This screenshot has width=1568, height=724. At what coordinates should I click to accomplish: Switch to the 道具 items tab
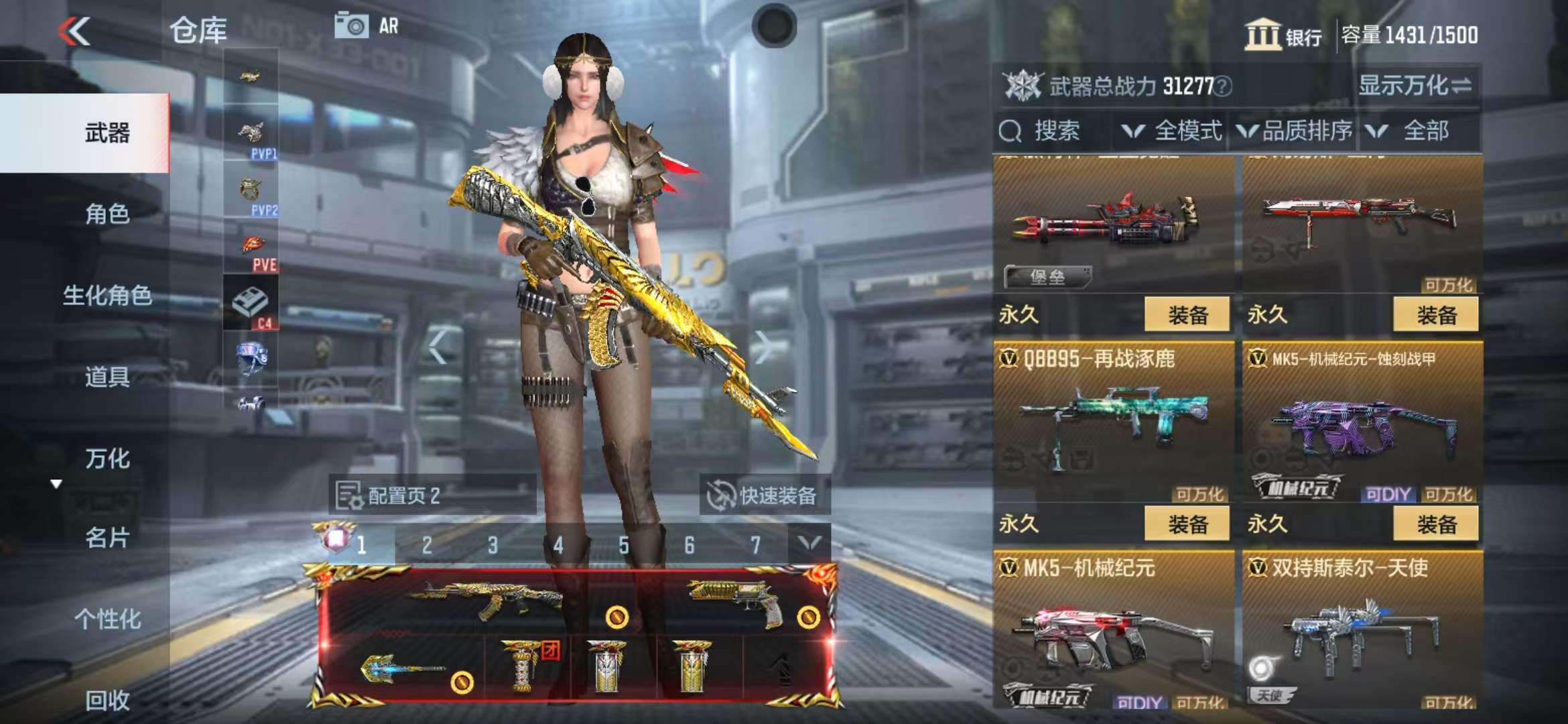107,377
